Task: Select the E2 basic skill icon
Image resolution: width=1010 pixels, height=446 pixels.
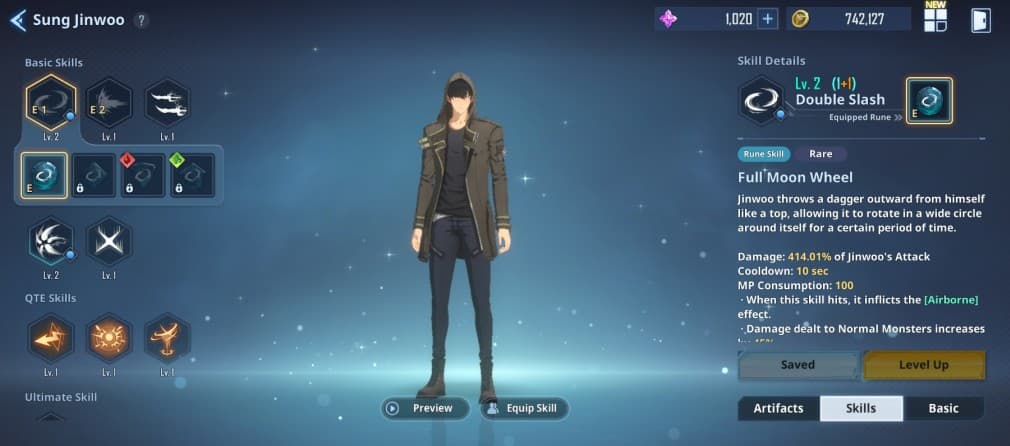Action: [108, 101]
